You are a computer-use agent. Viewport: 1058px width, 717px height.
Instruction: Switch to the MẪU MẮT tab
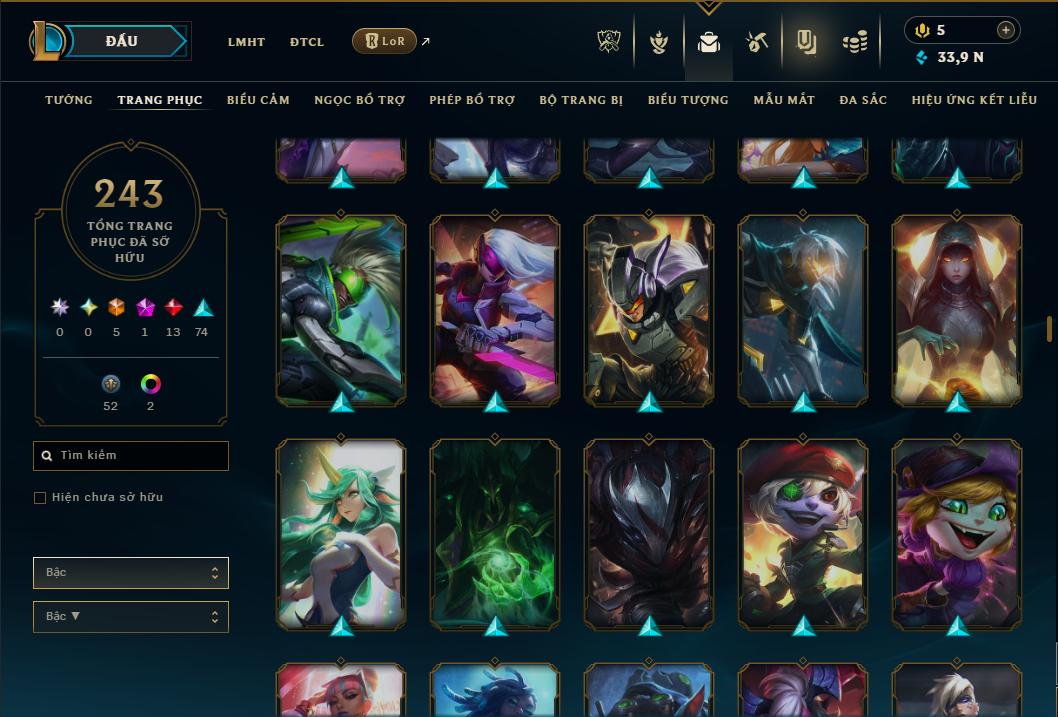(784, 100)
